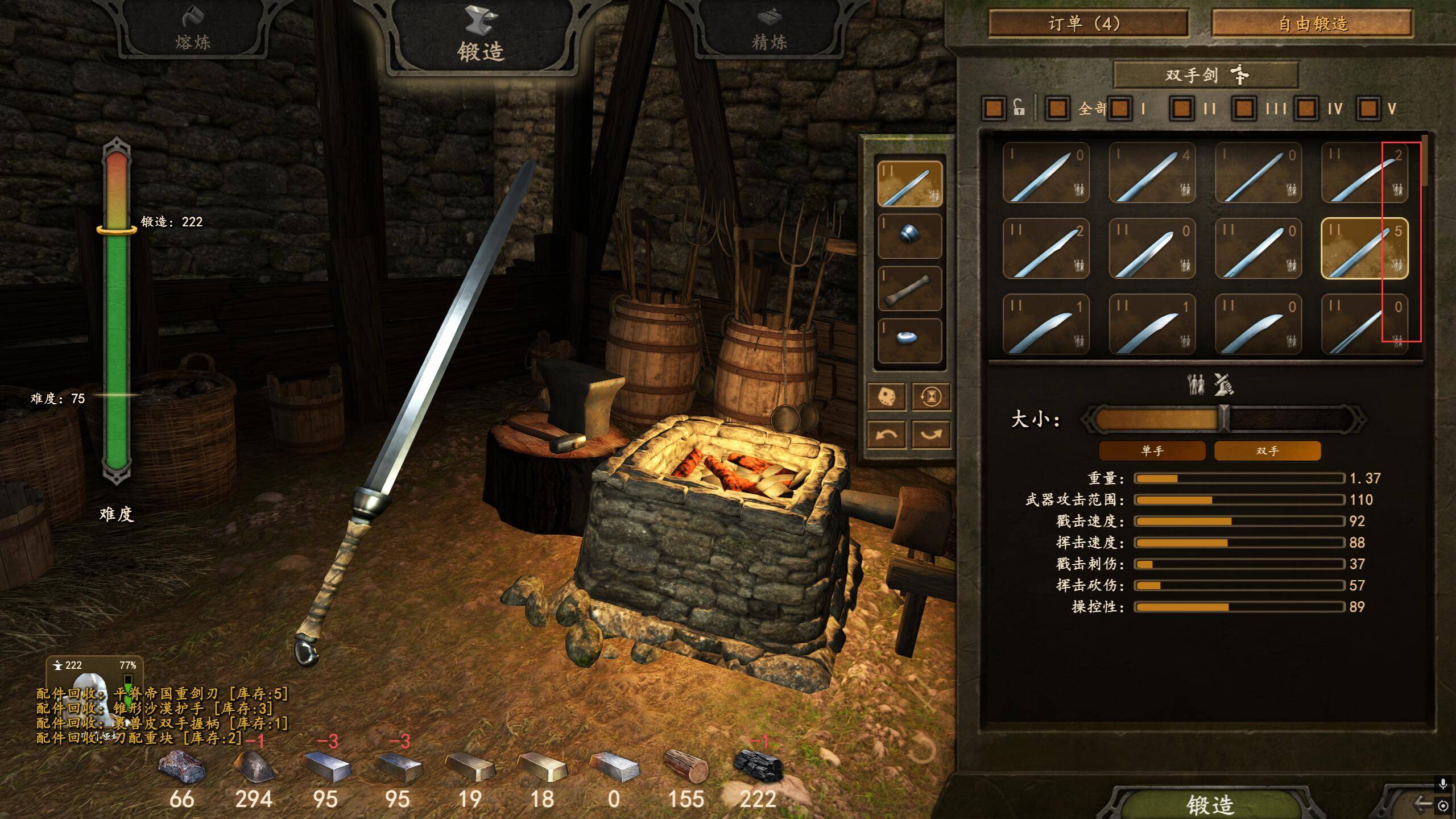Click the green 锻造 forge button

pos(1209,805)
